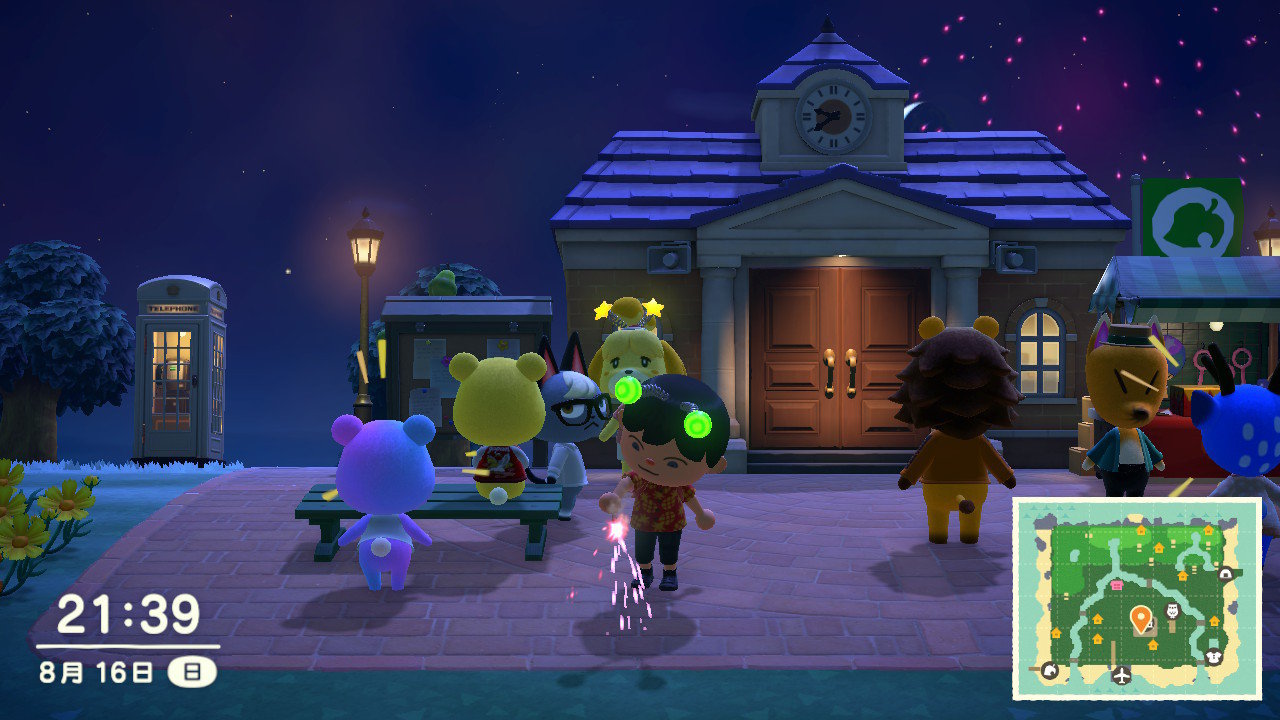The height and width of the screenshot is (720, 1280).
Task: Click the pink player house on minimap
Action: click(x=1117, y=585)
